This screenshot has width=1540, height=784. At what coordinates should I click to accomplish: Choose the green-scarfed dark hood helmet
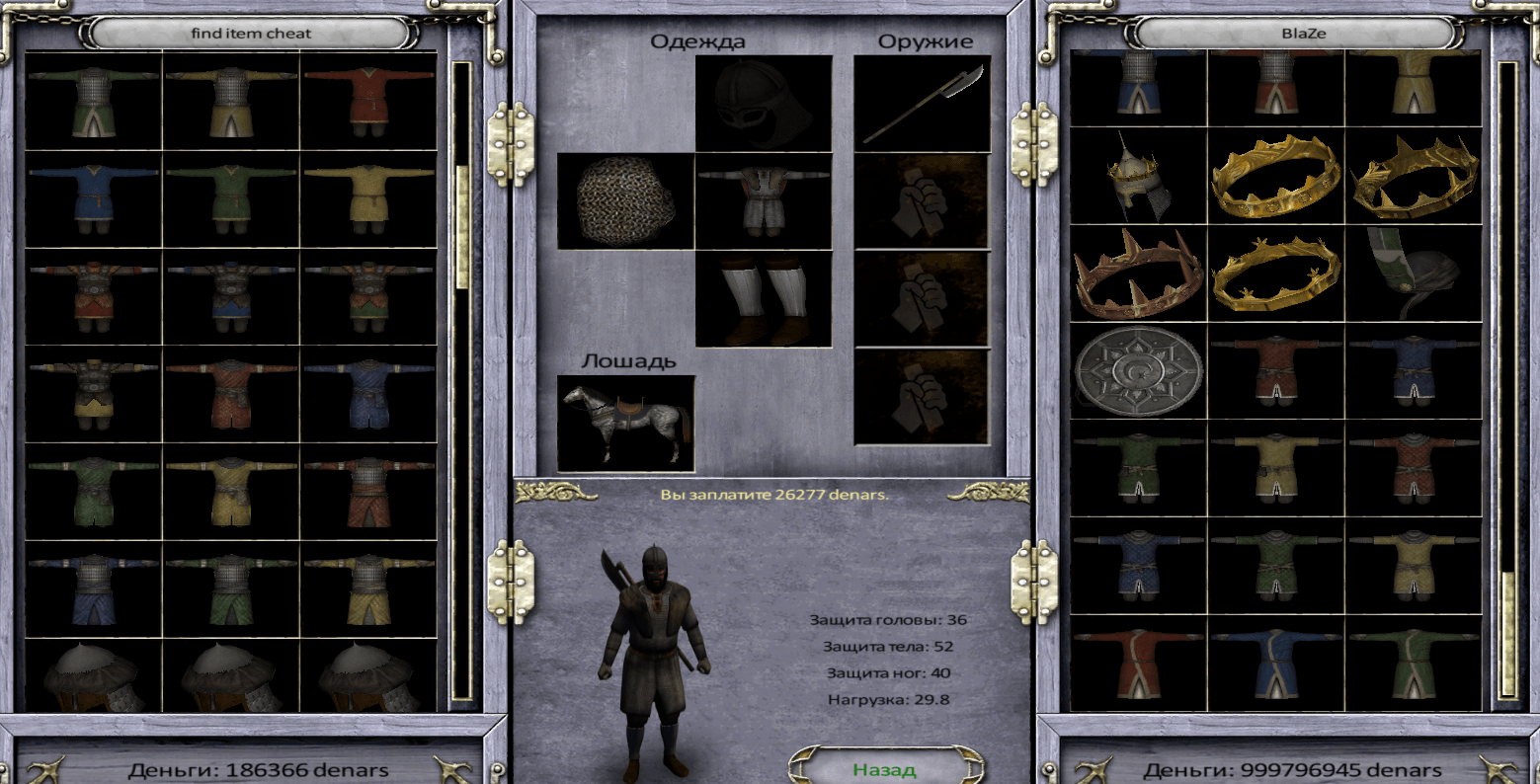pyautogui.click(x=1414, y=274)
